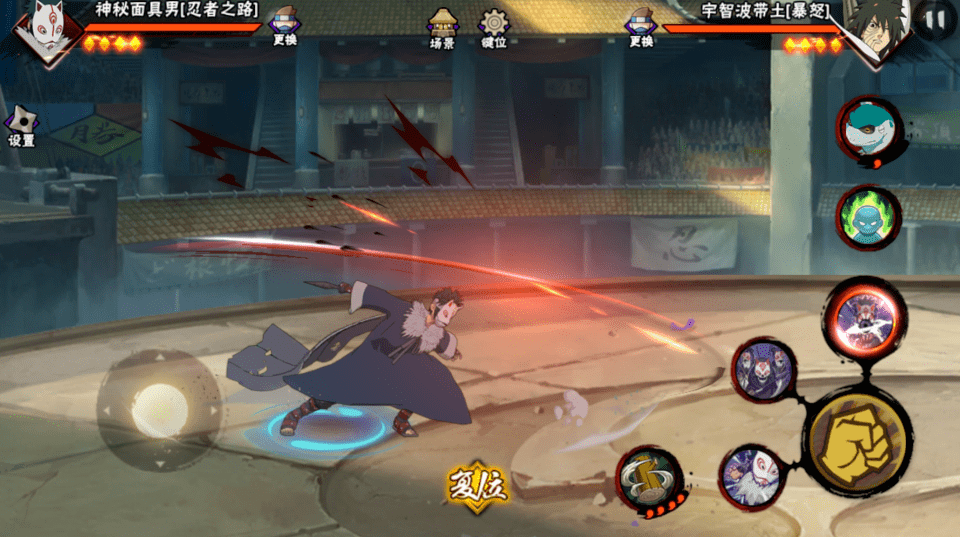
Task: Tap the virtual movement joystick
Action: (158, 408)
